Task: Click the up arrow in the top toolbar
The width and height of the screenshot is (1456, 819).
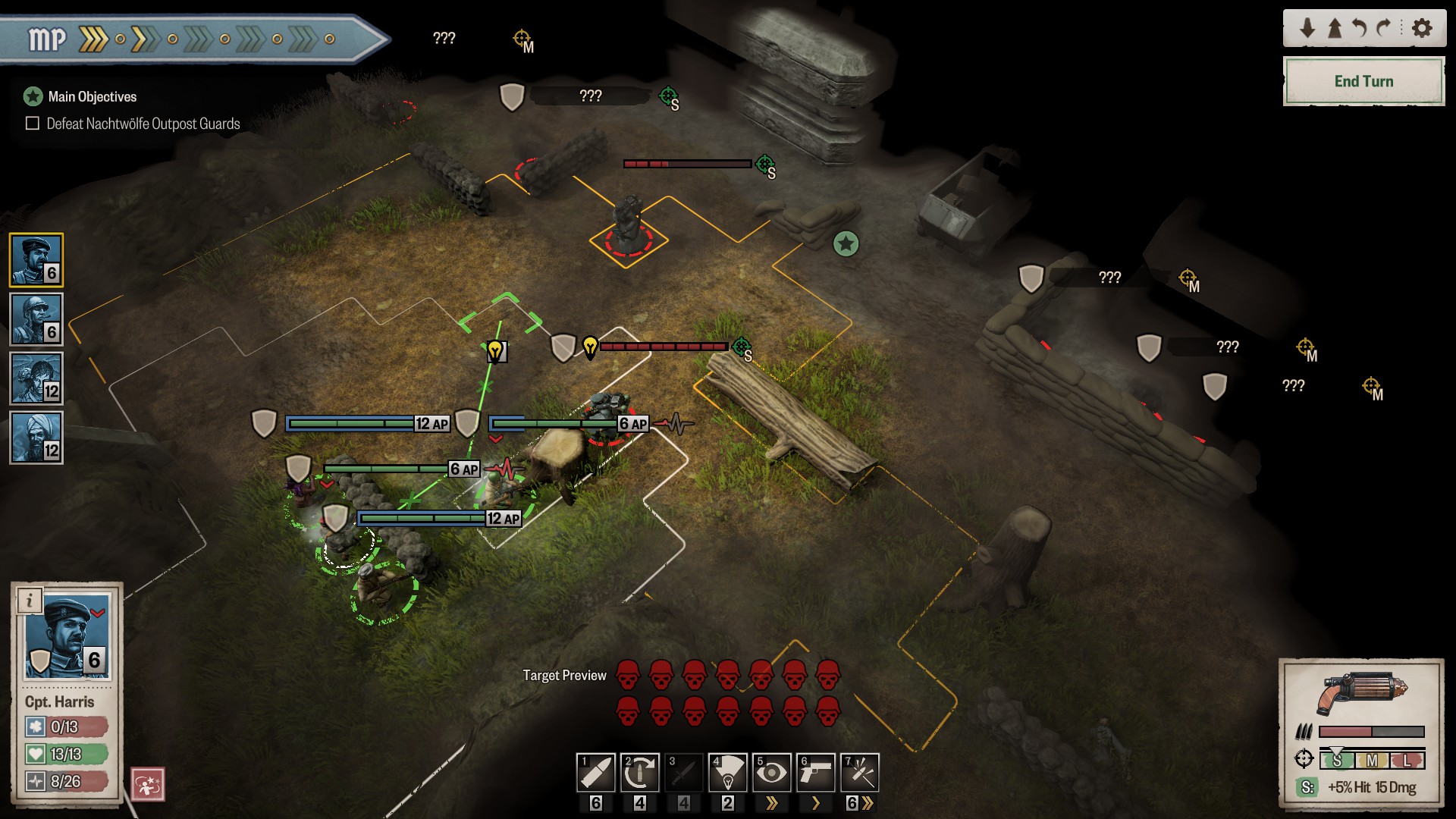Action: [1335, 28]
